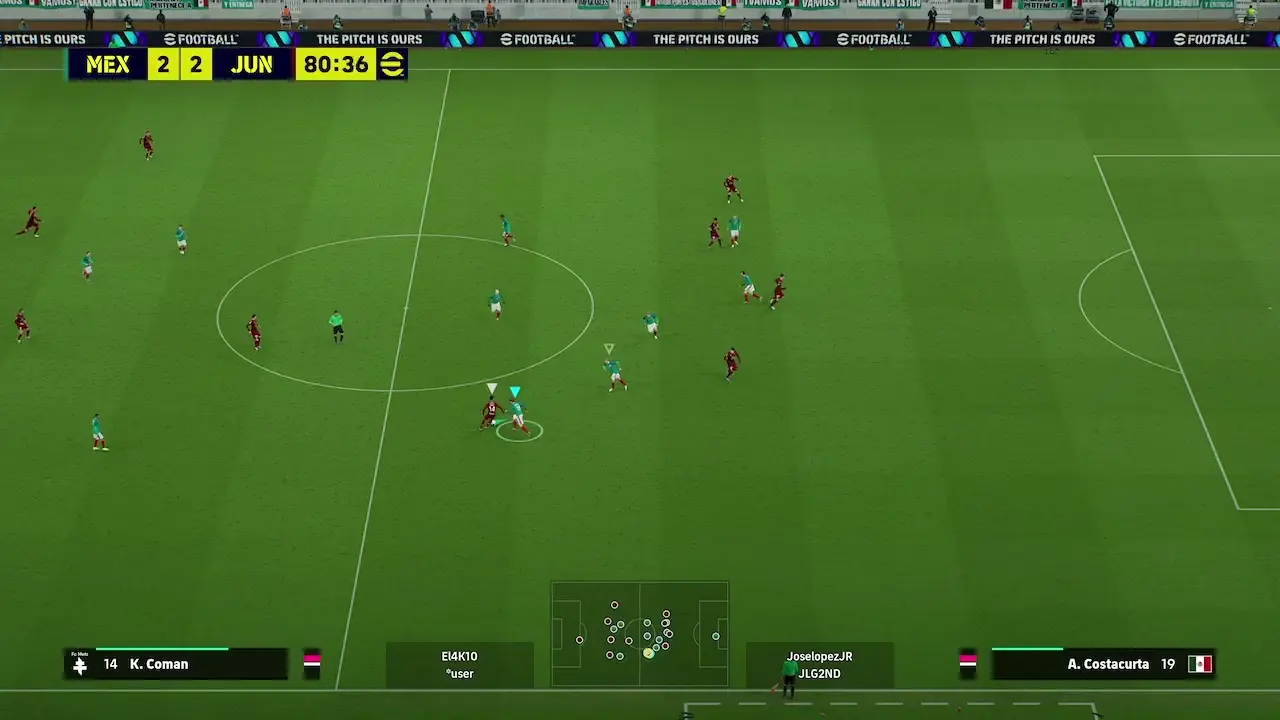The image size is (1280, 720).
Task: Select the highlighted ball marker on the radar minimap
Action: [650, 652]
